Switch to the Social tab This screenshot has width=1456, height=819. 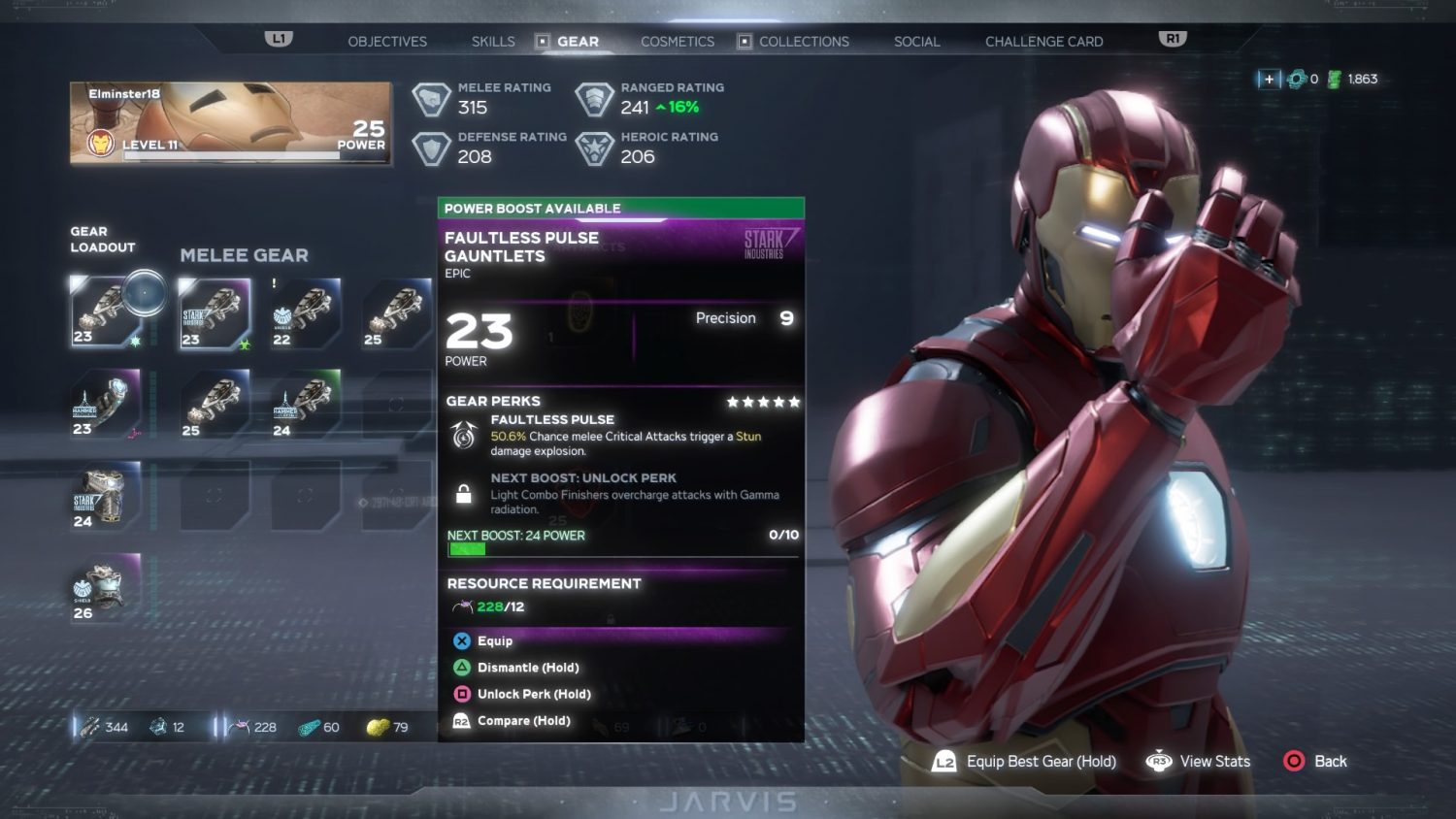916,42
